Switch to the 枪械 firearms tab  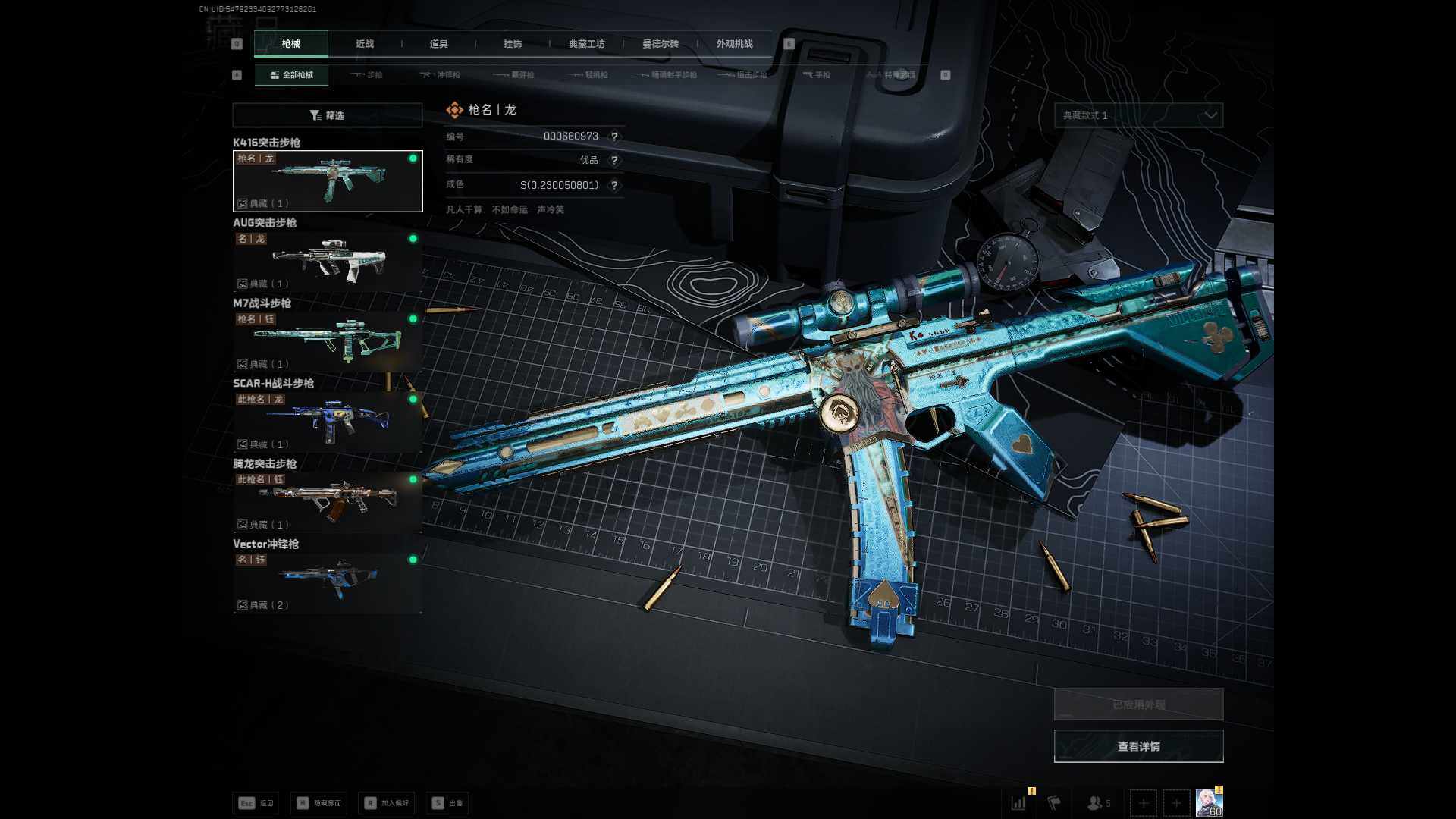291,44
